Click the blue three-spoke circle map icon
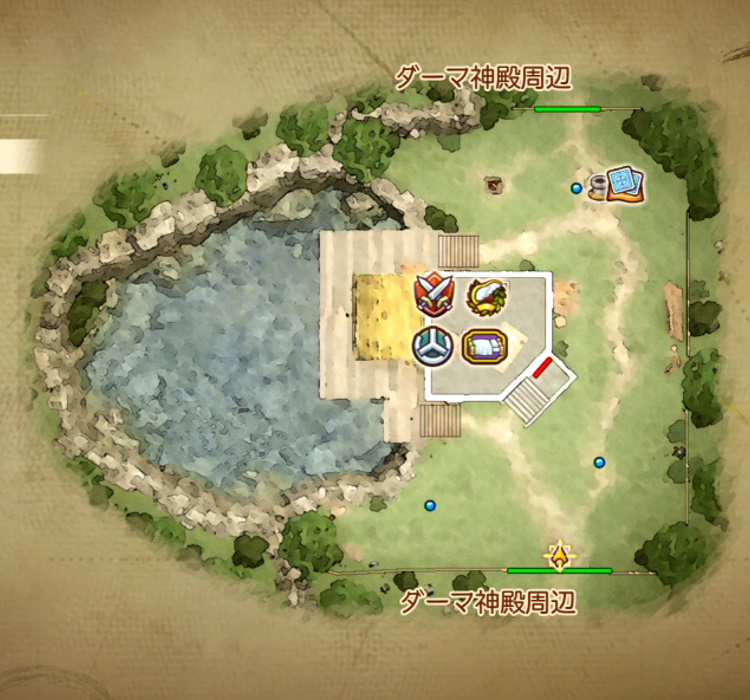The image size is (750, 700). point(432,345)
